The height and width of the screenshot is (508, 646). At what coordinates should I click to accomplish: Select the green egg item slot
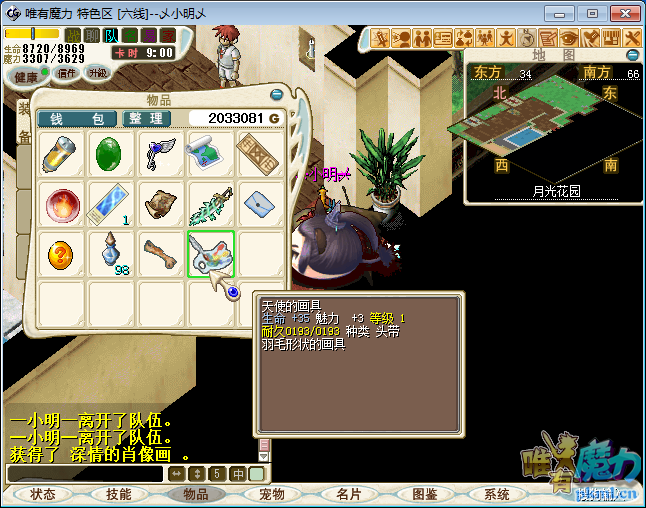110,155
